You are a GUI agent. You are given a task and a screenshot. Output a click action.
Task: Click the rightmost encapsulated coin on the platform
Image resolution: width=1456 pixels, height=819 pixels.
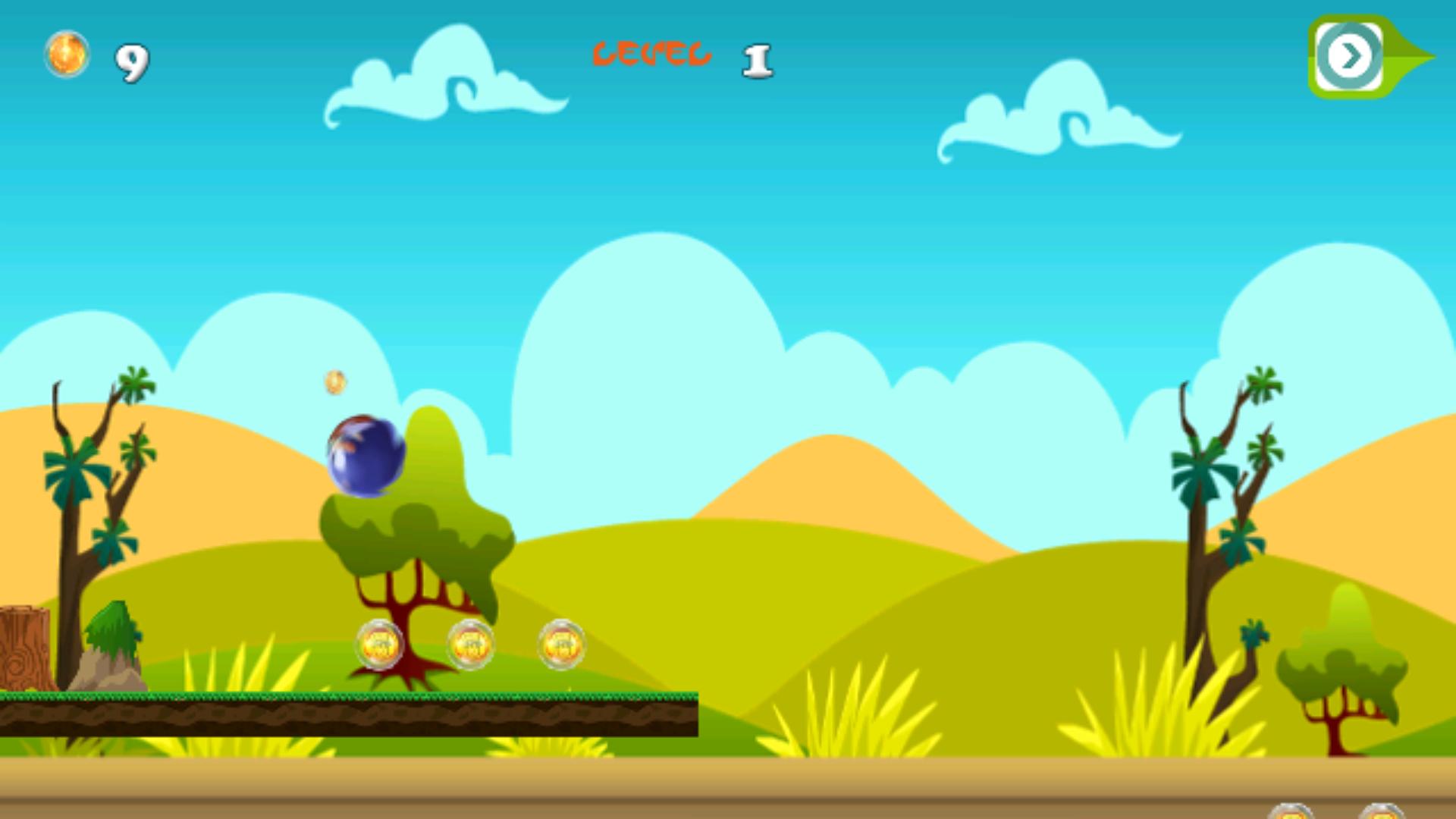tap(562, 645)
